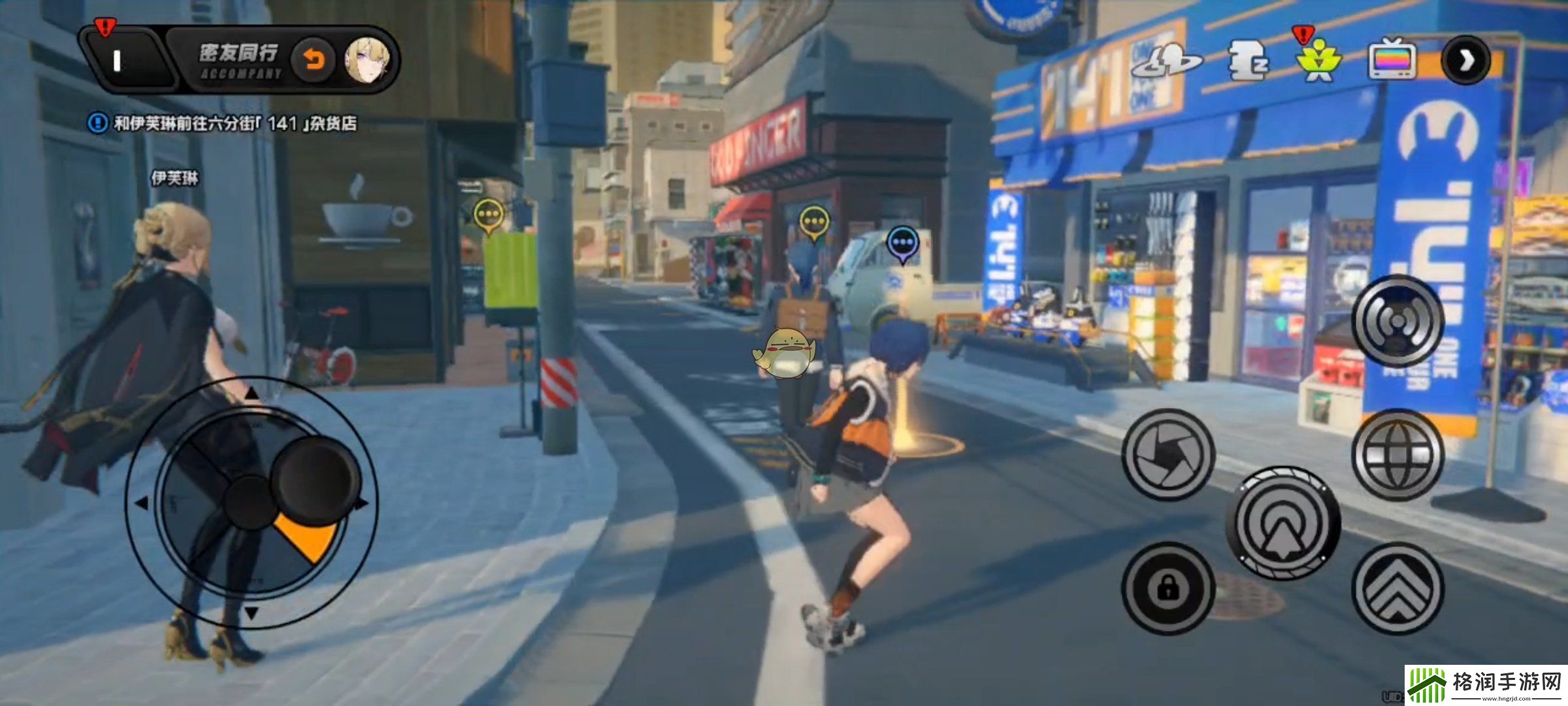The width and height of the screenshot is (1568, 706).
Task: Open the sleeping Bangboo icon
Action: tap(1247, 61)
